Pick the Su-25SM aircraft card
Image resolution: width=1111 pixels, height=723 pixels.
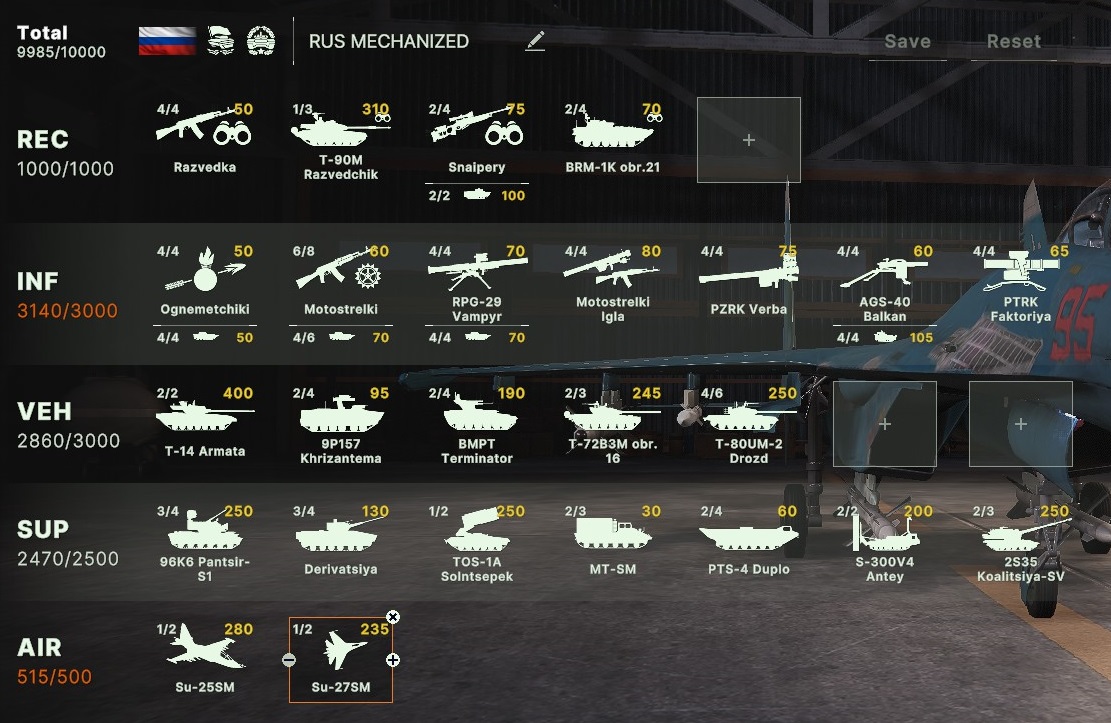[x=204, y=656]
